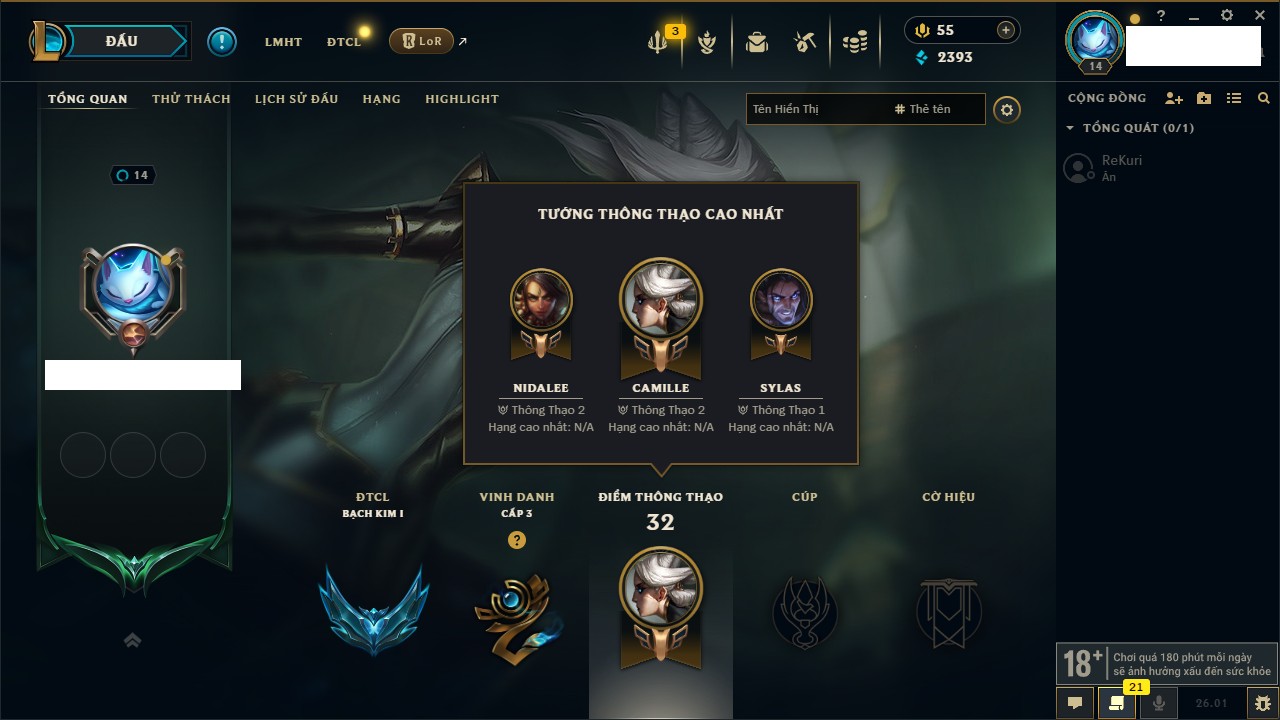This screenshot has height=720, width=1280.
Task: Show the Vinh Danh question mark help
Action: [x=516, y=540]
